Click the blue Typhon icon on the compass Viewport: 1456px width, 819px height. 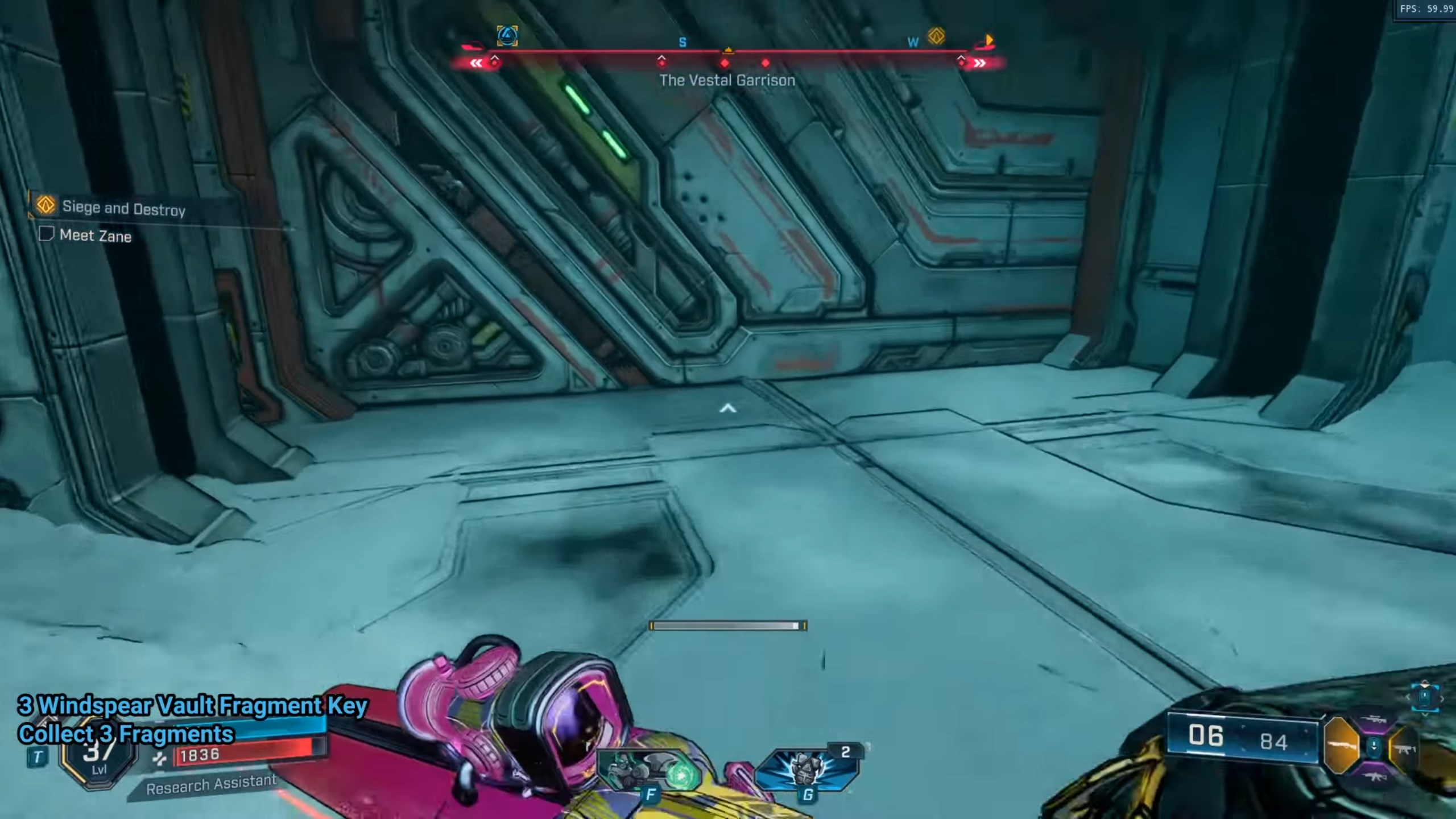tap(508, 36)
